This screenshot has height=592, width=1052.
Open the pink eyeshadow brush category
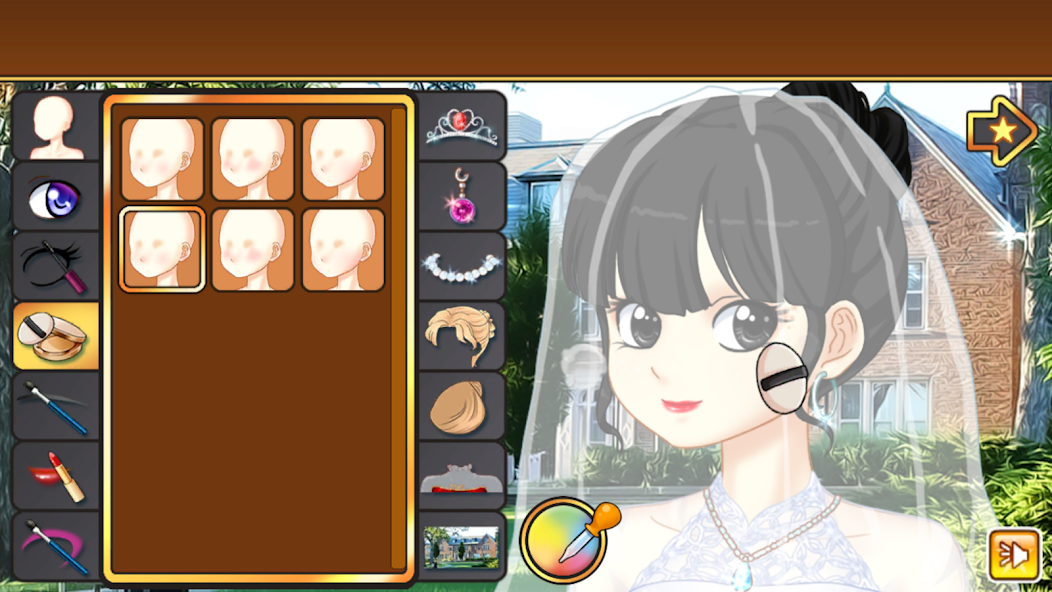coord(56,545)
